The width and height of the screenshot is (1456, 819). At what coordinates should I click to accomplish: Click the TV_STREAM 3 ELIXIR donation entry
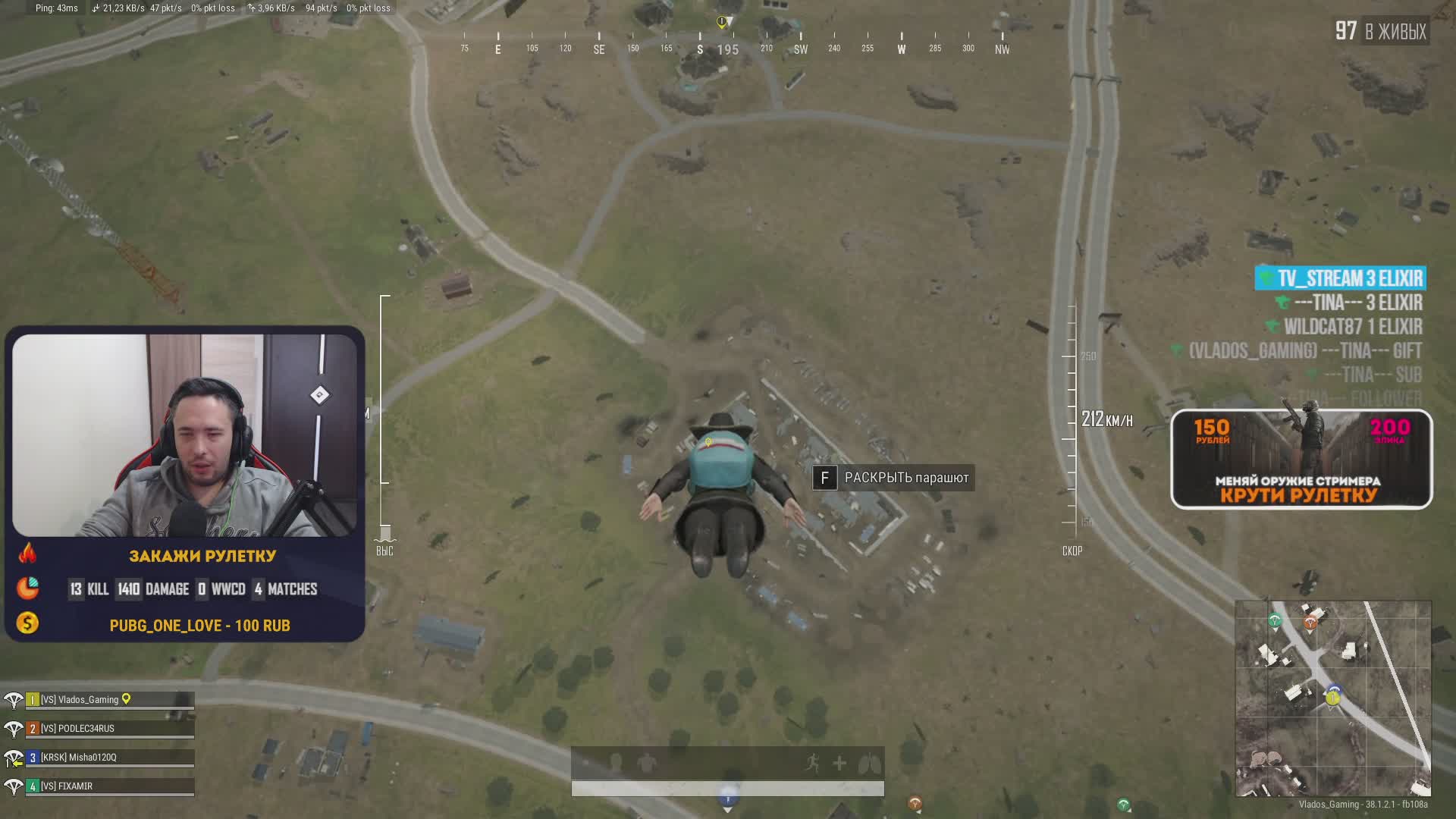pyautogui.click(x=1341, y=278)
